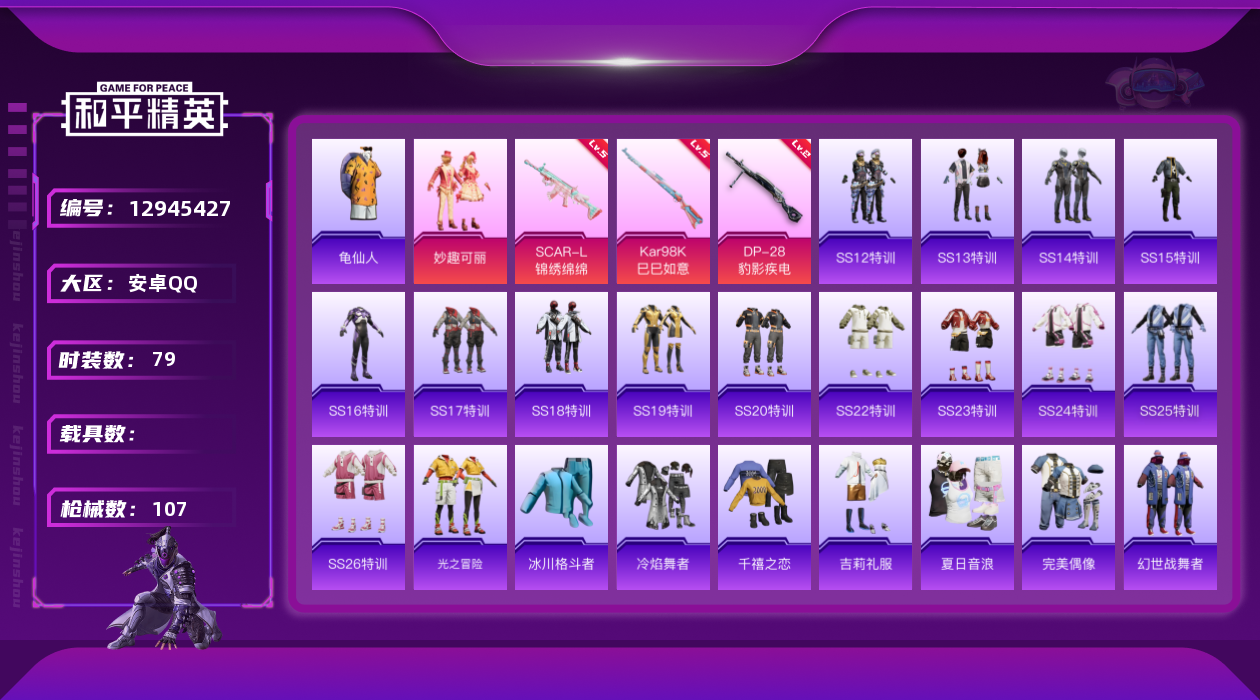Select the 龟仙人 outfit card

[358, 211]
